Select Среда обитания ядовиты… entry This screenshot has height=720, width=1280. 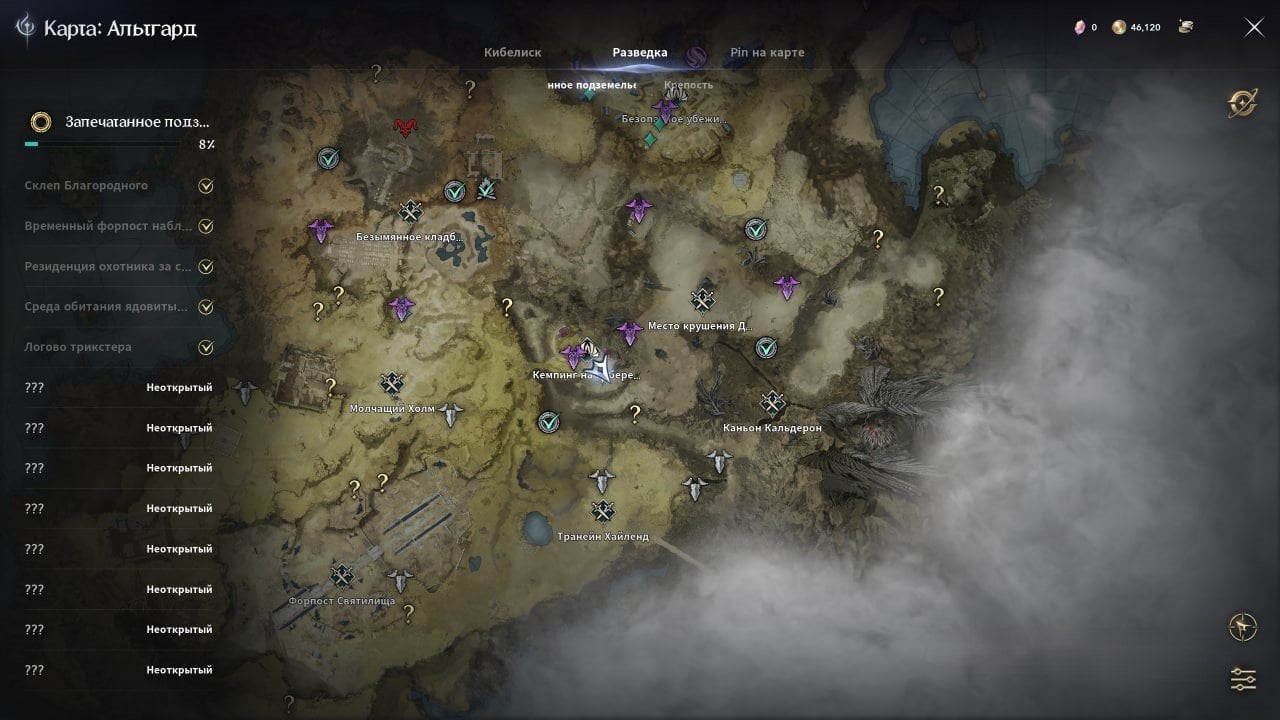click(x=106, y=307)
